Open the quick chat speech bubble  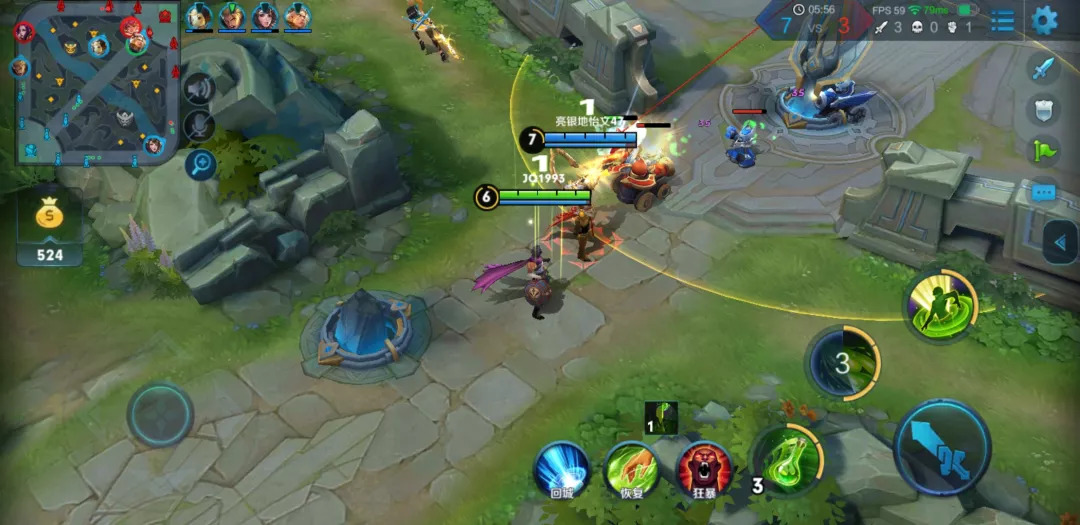coord(1043,192)
